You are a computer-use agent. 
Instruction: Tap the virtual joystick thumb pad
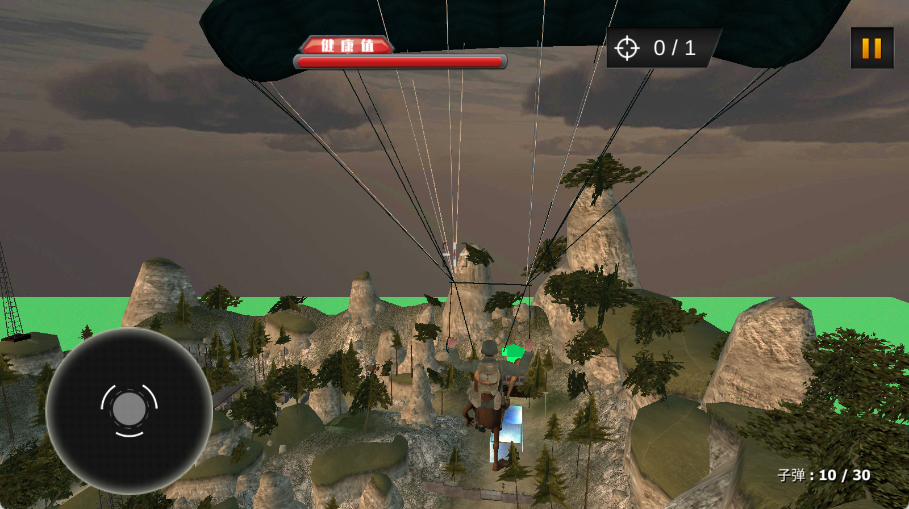click(x=129, y=409)
